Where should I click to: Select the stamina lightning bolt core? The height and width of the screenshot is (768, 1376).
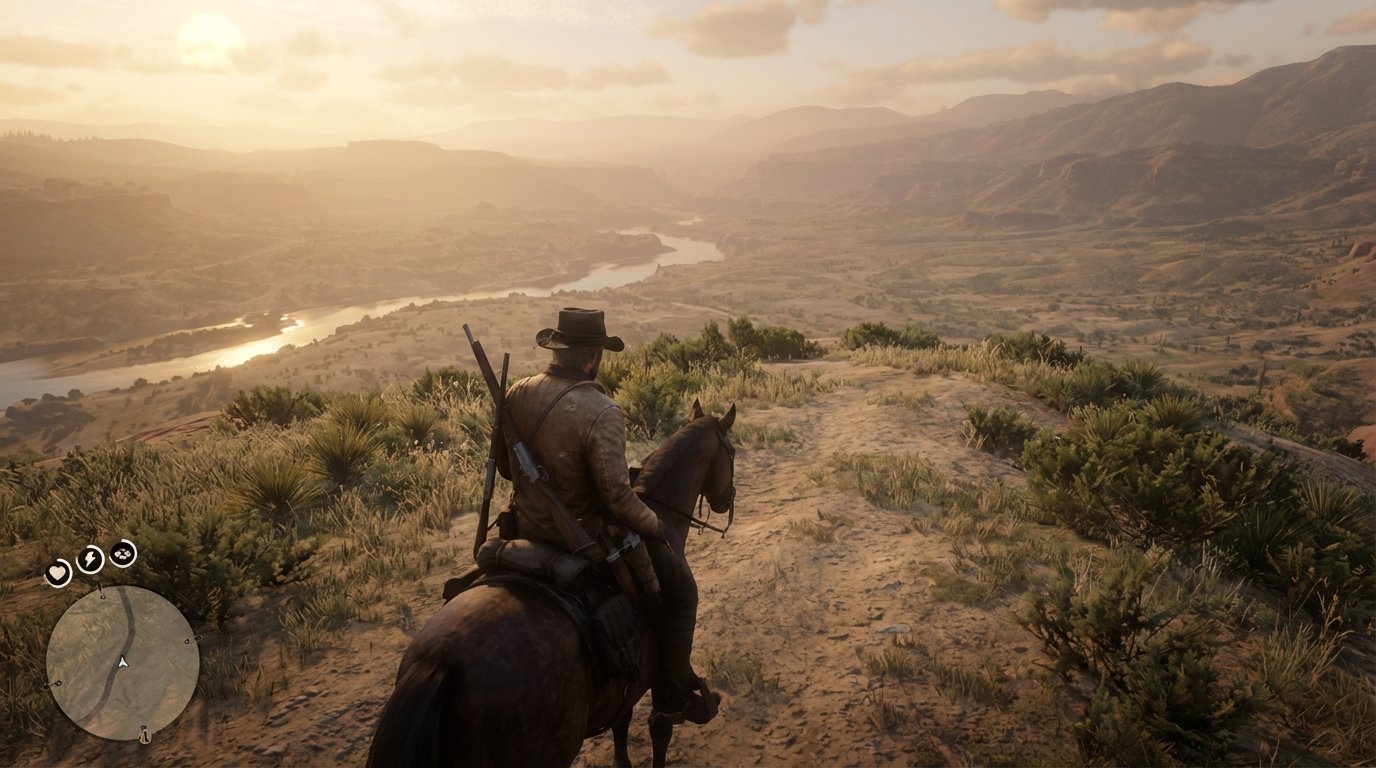(88, 558)
